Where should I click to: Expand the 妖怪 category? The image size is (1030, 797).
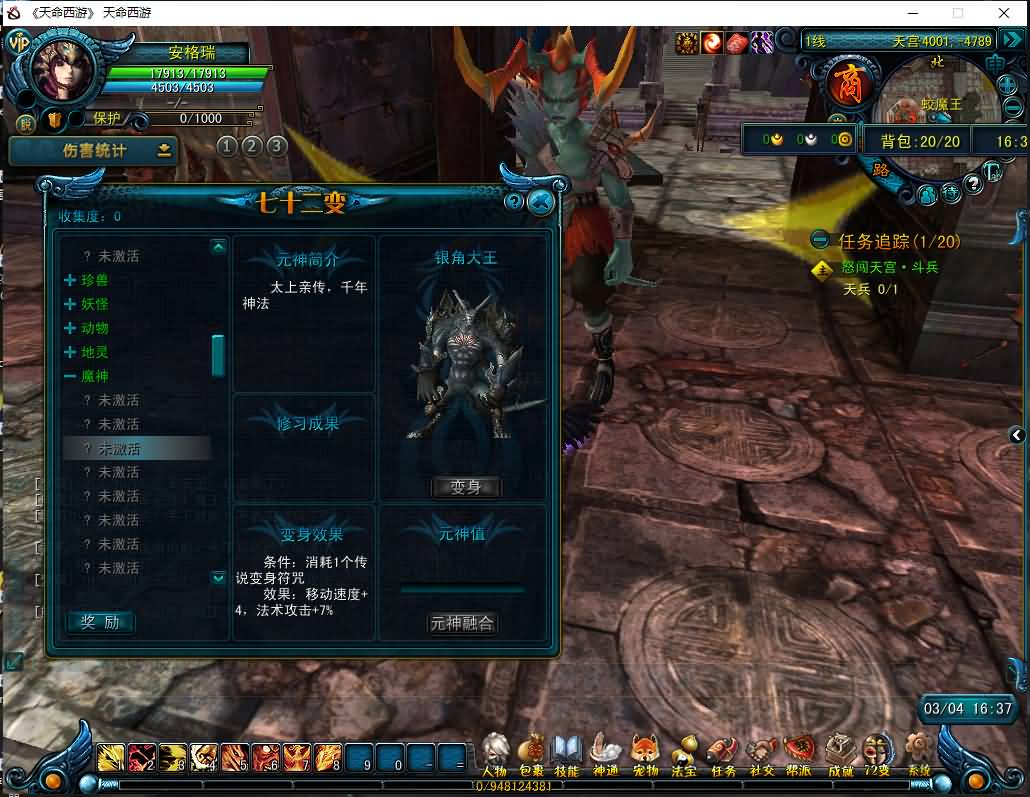coord(71,304)
